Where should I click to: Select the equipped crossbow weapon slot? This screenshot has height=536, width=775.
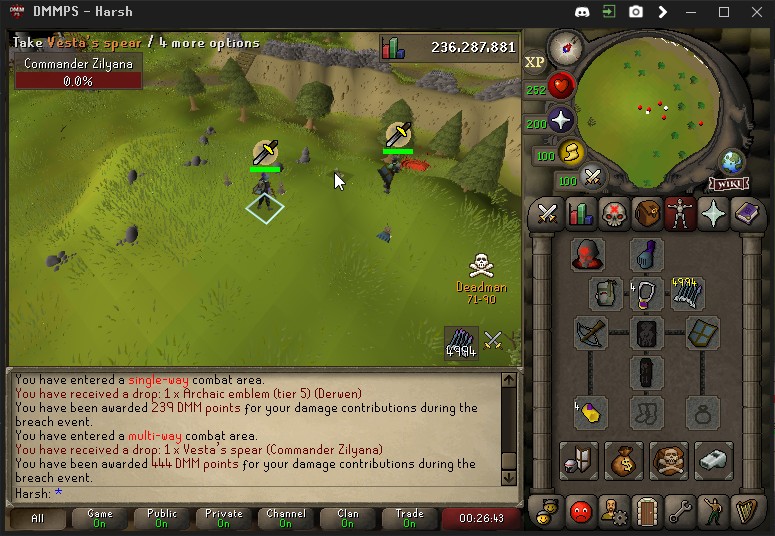pyautogui.click(x=591, y=334)
